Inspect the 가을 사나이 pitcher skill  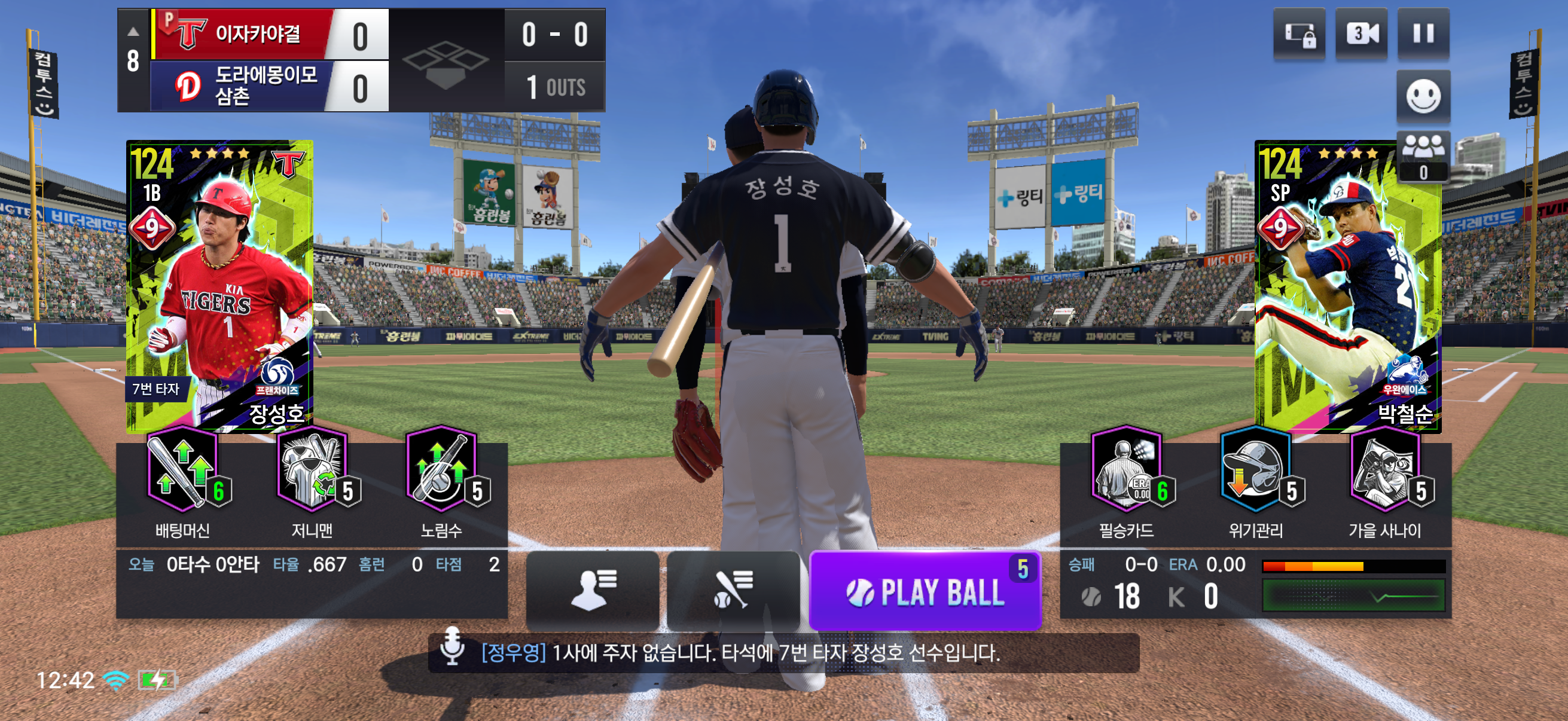tap(1385, 472)
